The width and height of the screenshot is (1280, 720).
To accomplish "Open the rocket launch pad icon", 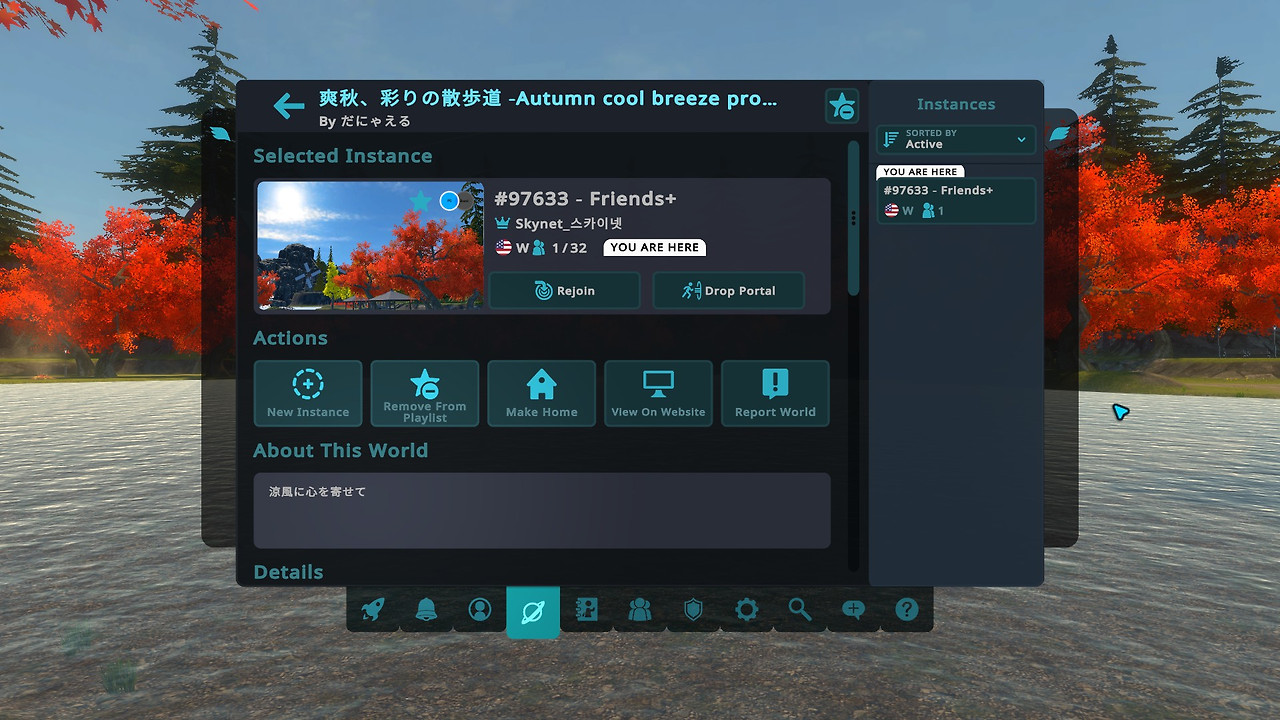I will pos(371,609).
